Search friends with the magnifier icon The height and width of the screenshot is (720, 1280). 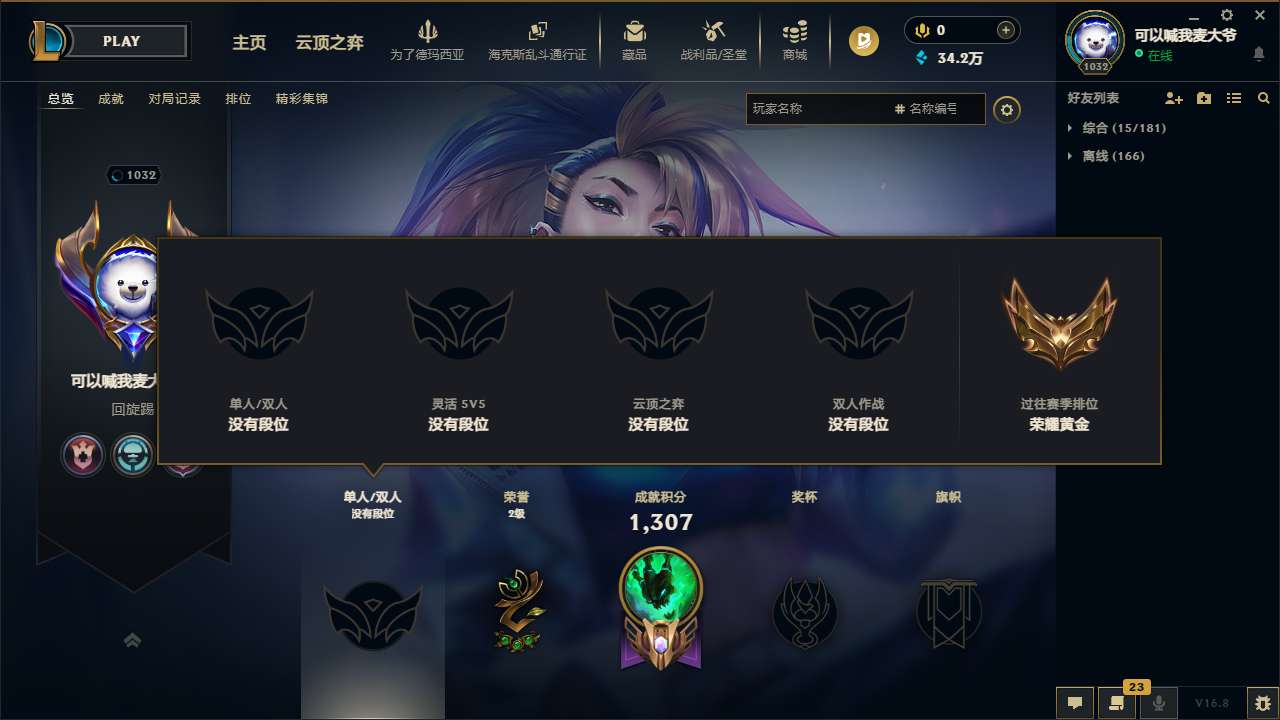tap(1263, 97)
